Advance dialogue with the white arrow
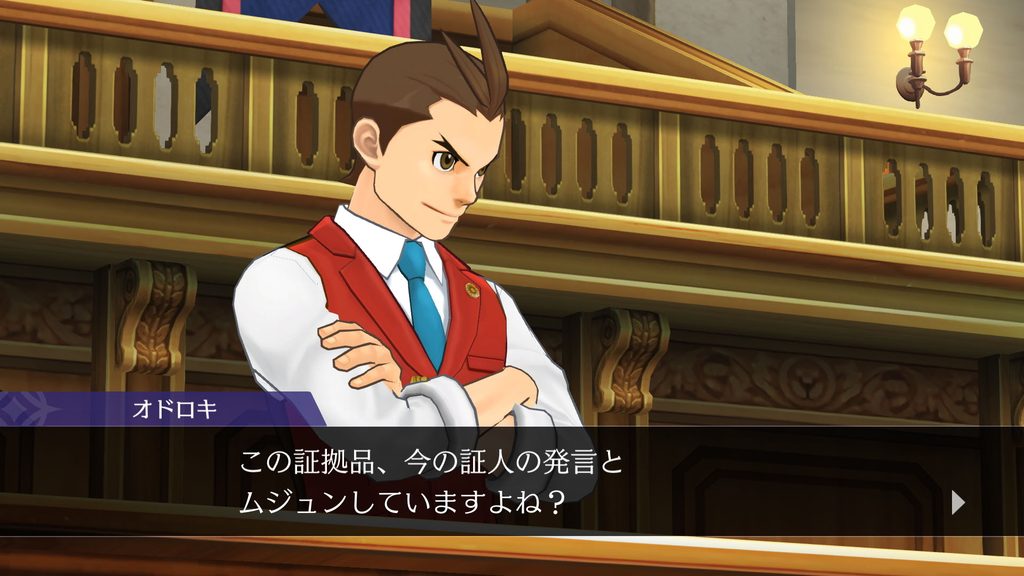1024x576 pixels. point(958,502)
